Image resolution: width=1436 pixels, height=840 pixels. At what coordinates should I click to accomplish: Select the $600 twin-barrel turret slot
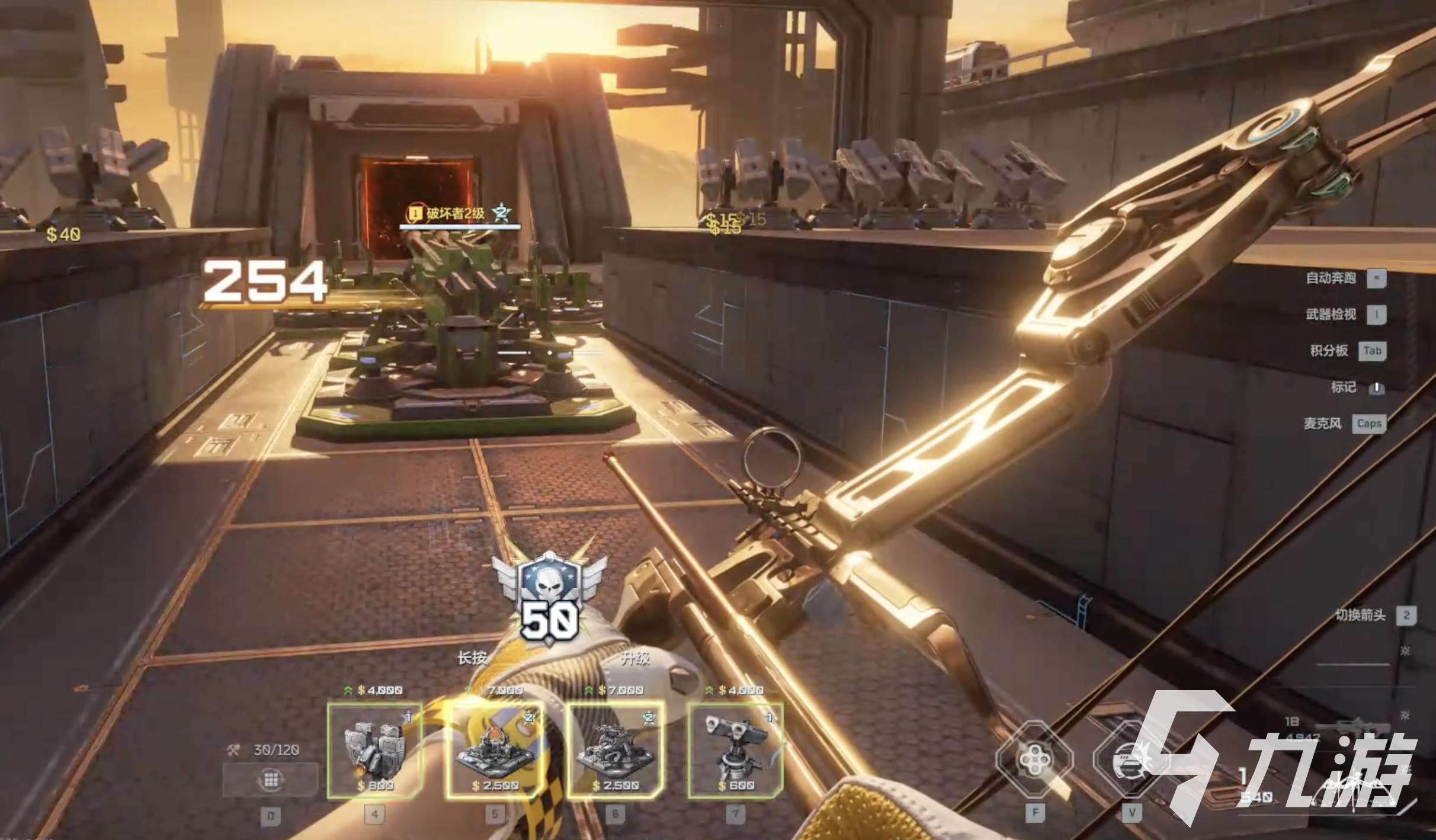pos(735,751)
